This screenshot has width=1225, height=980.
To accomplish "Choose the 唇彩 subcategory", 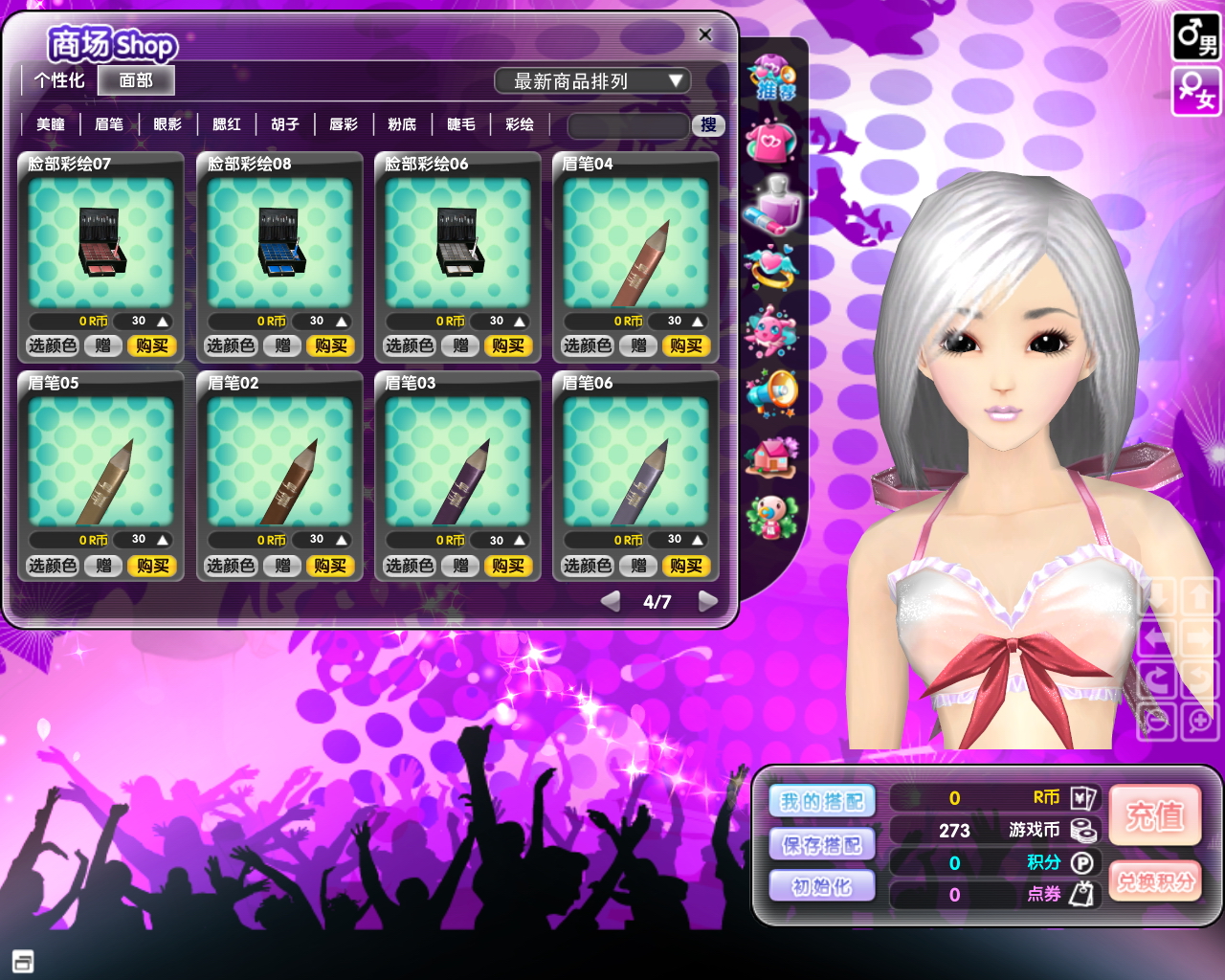I will 344,124.
